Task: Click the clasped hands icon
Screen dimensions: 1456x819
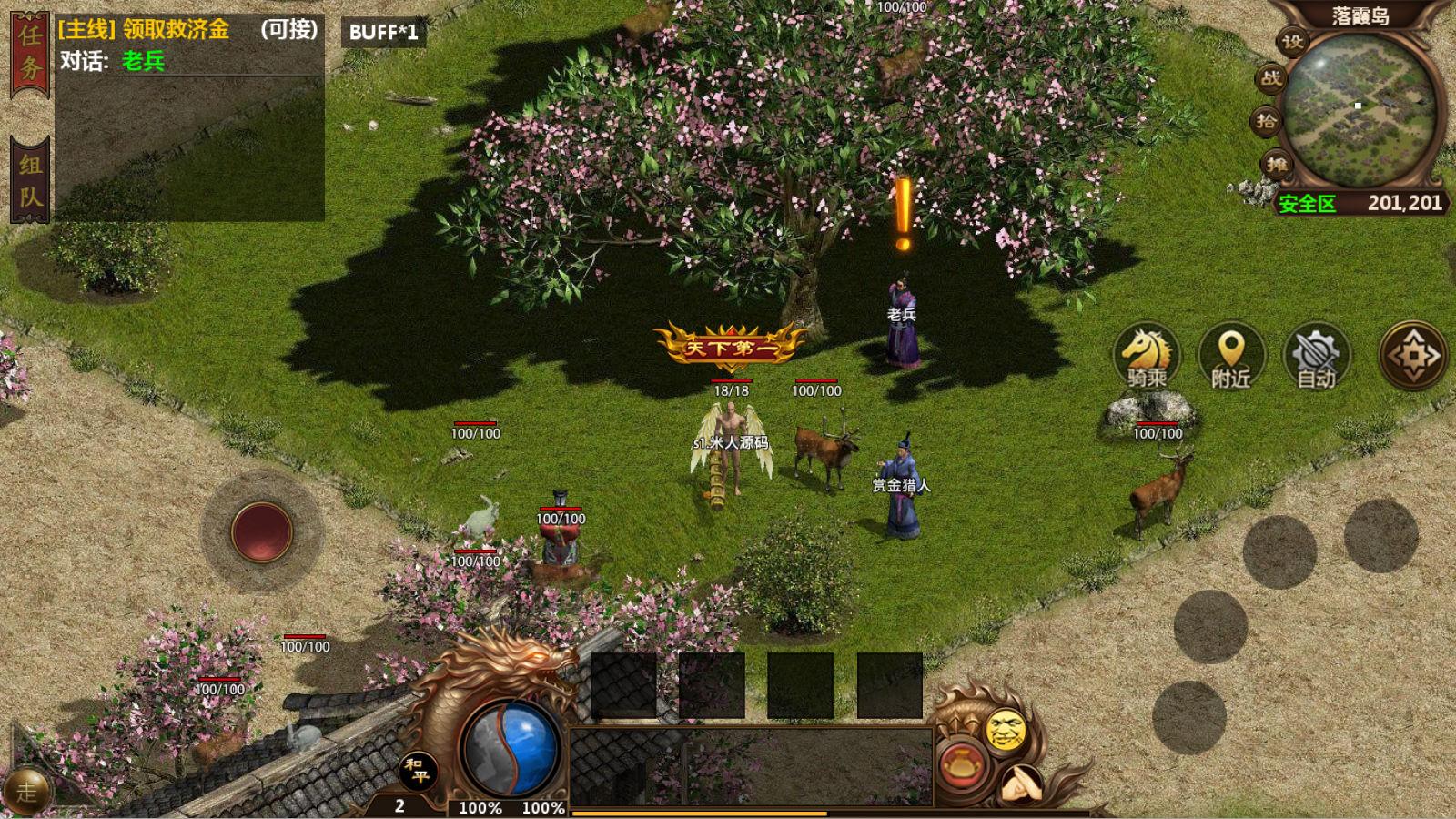Action: pos(1022,783)
